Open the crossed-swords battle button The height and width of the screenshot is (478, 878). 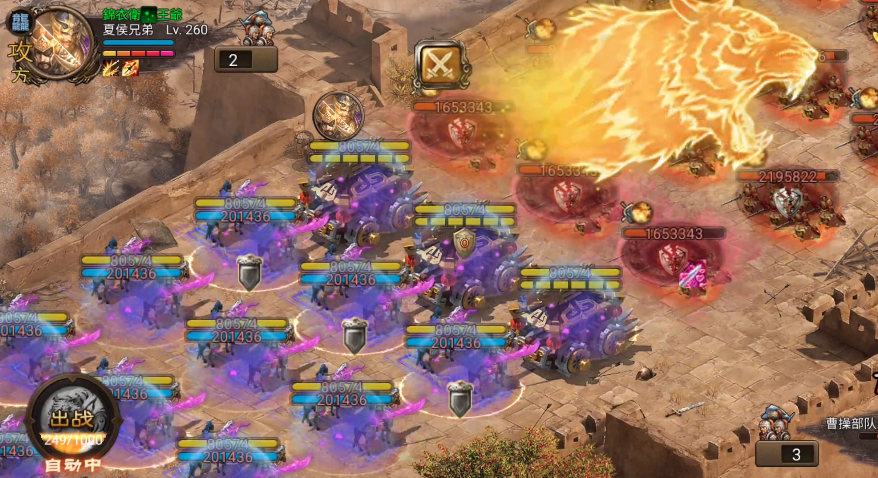[x=438, y=65]
